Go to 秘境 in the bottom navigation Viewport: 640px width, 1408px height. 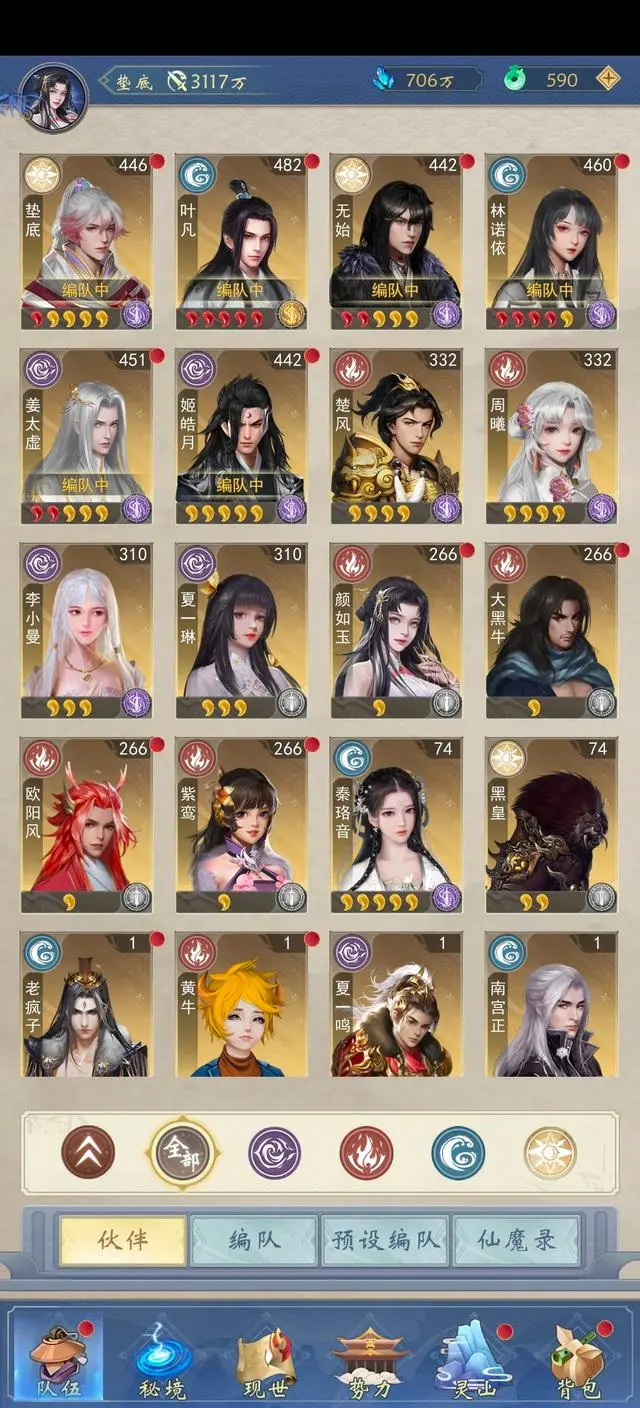pos(163,1358)
